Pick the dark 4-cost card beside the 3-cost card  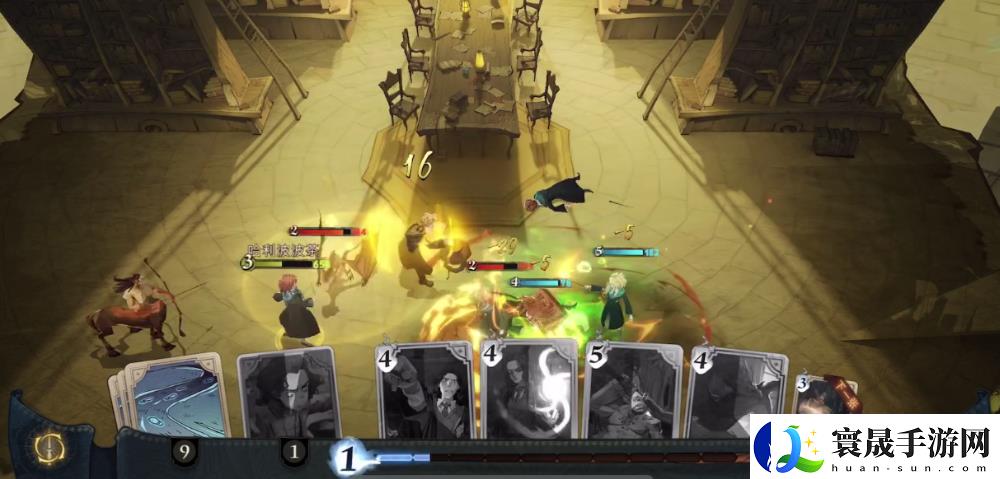click(x=735, y=395)
